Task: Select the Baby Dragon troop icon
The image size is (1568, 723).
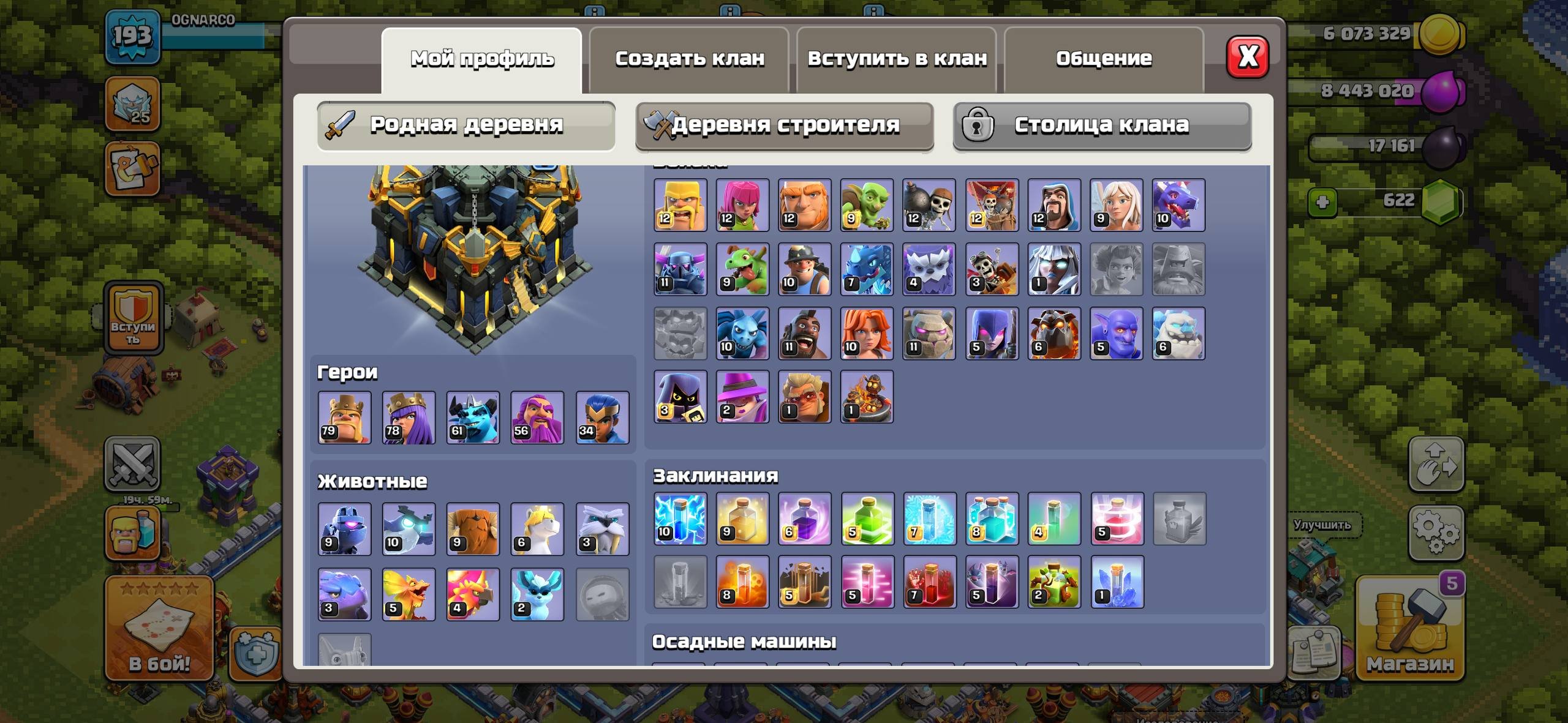Action: tap(742, 269)
